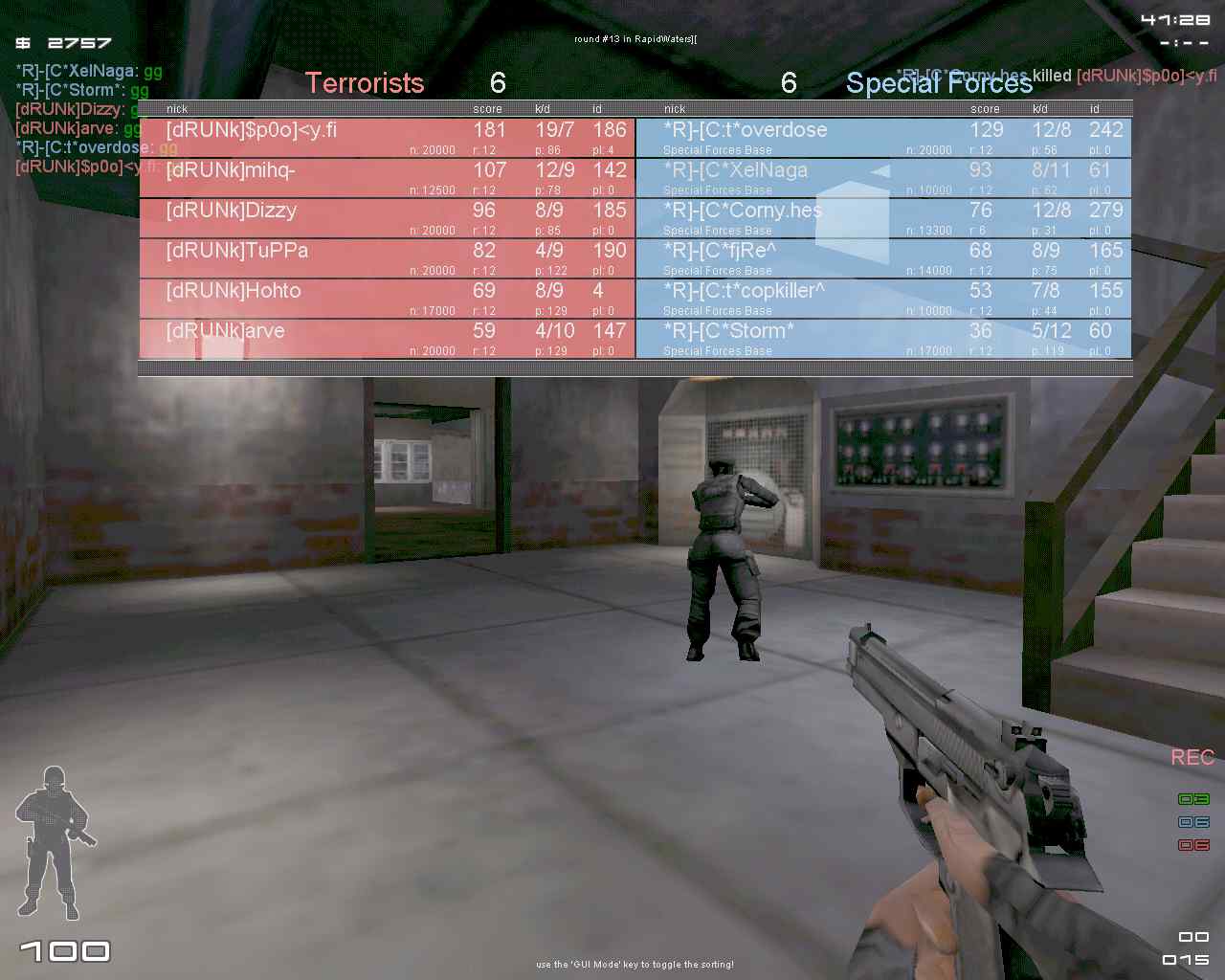
Task: Click the Terrorists nick column header
Action: [x=177, y=109]
